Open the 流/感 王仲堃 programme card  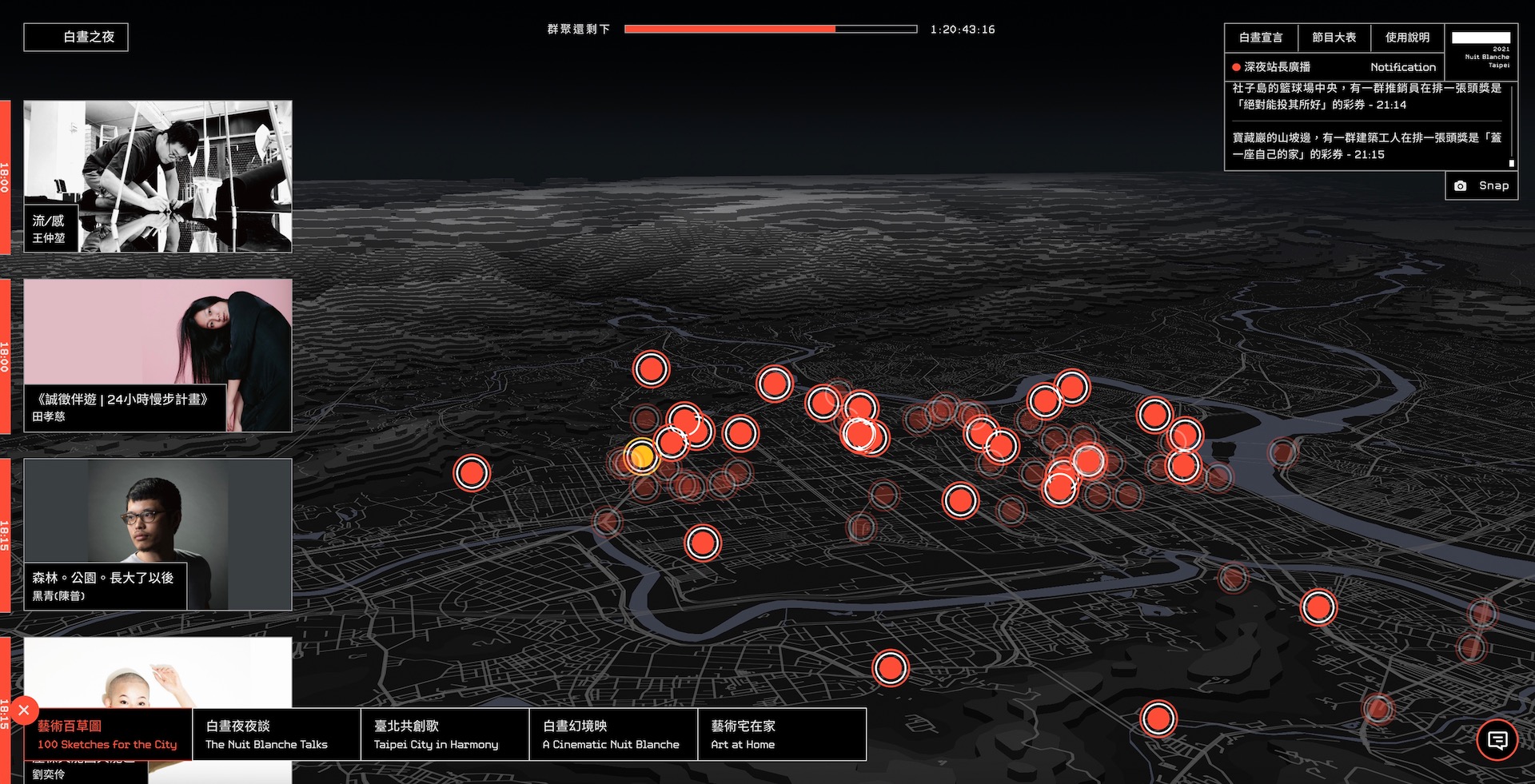pos(157,176)
